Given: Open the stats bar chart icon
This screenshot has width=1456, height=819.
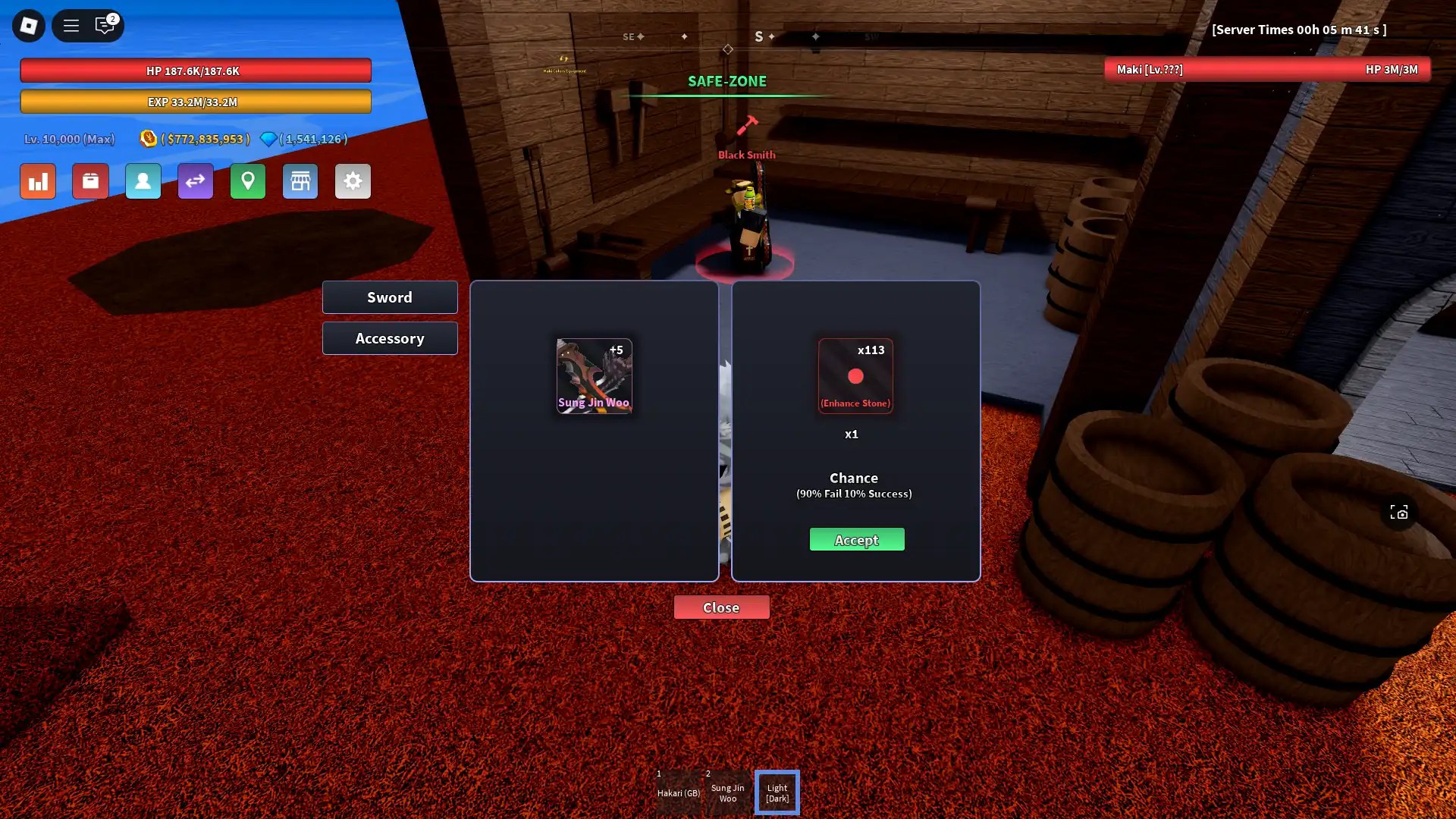Looking at the screenshot, I should click(37, 181).
